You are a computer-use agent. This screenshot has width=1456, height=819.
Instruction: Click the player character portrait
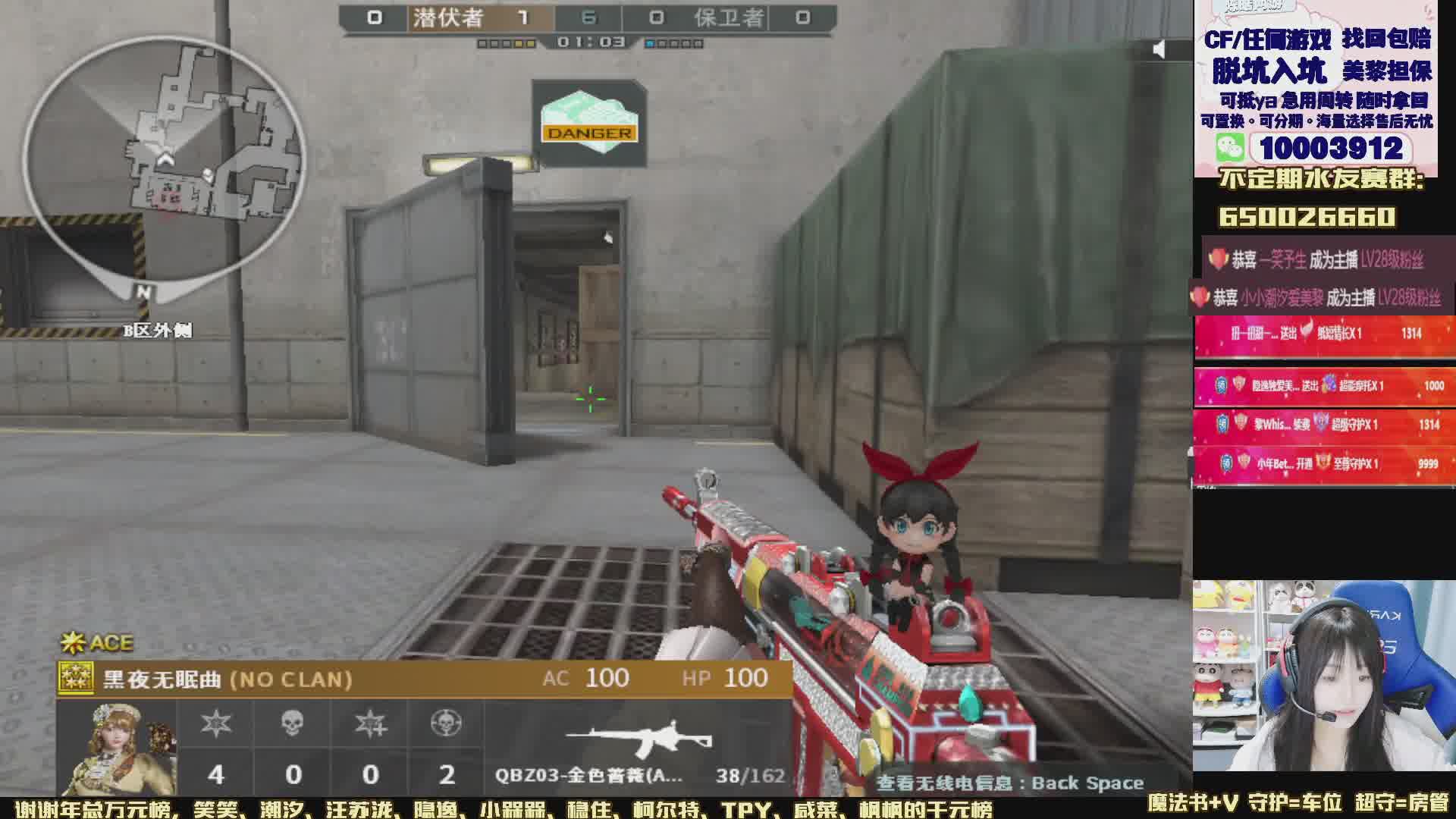point(118,747)
